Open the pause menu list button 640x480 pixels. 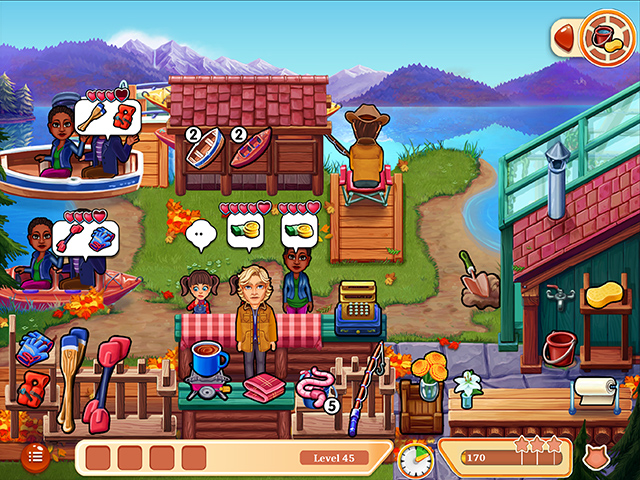click(36, 456)
